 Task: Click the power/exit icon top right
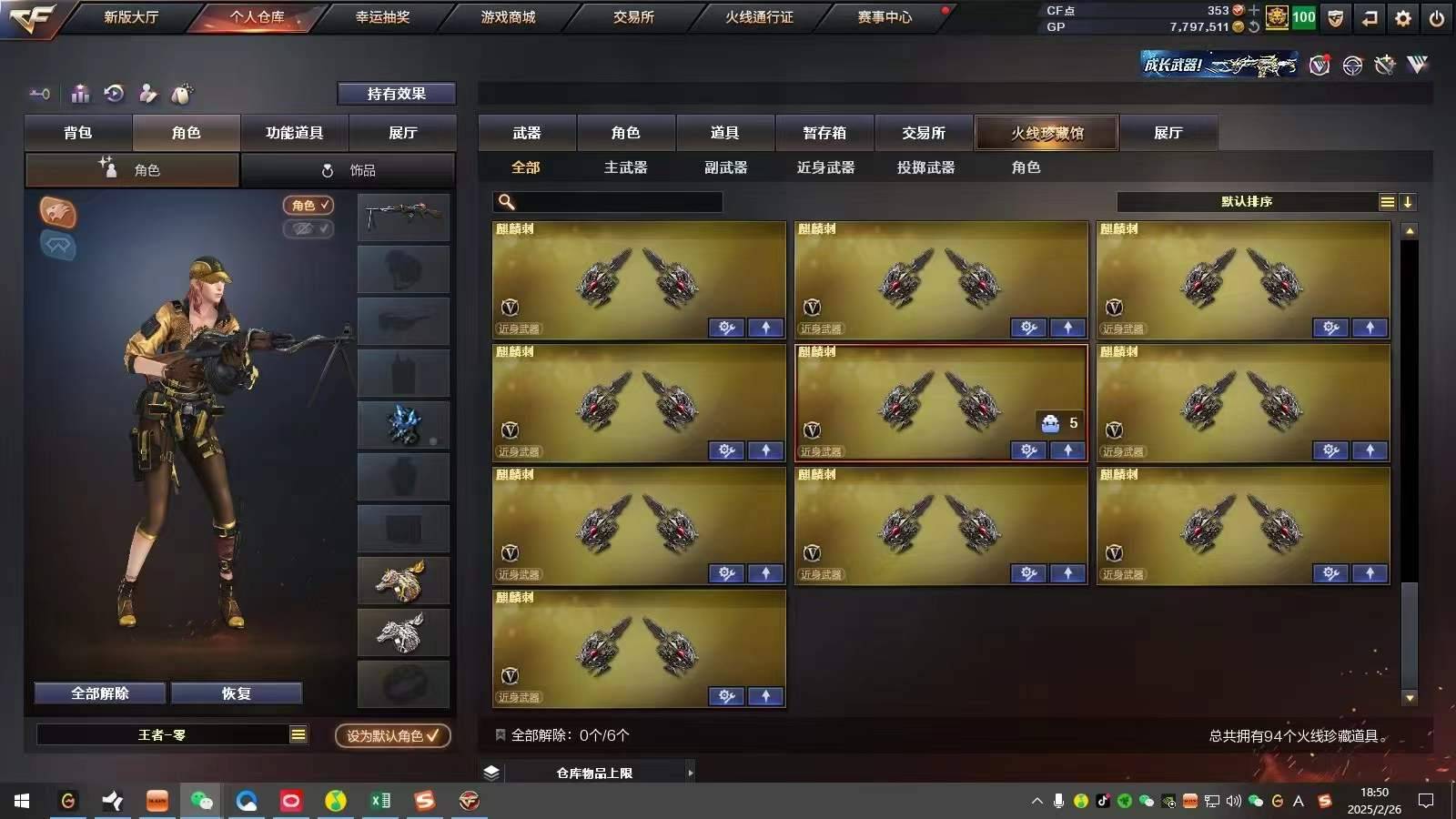pos(1436,17)
